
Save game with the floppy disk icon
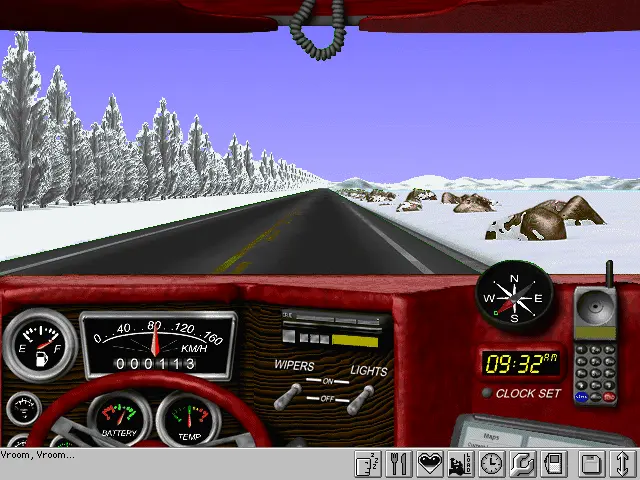(x=592, y=464)
